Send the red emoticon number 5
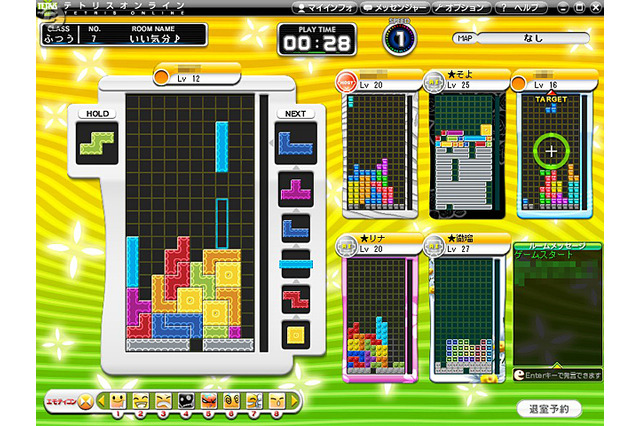640x426 pixels. (208, 401)
